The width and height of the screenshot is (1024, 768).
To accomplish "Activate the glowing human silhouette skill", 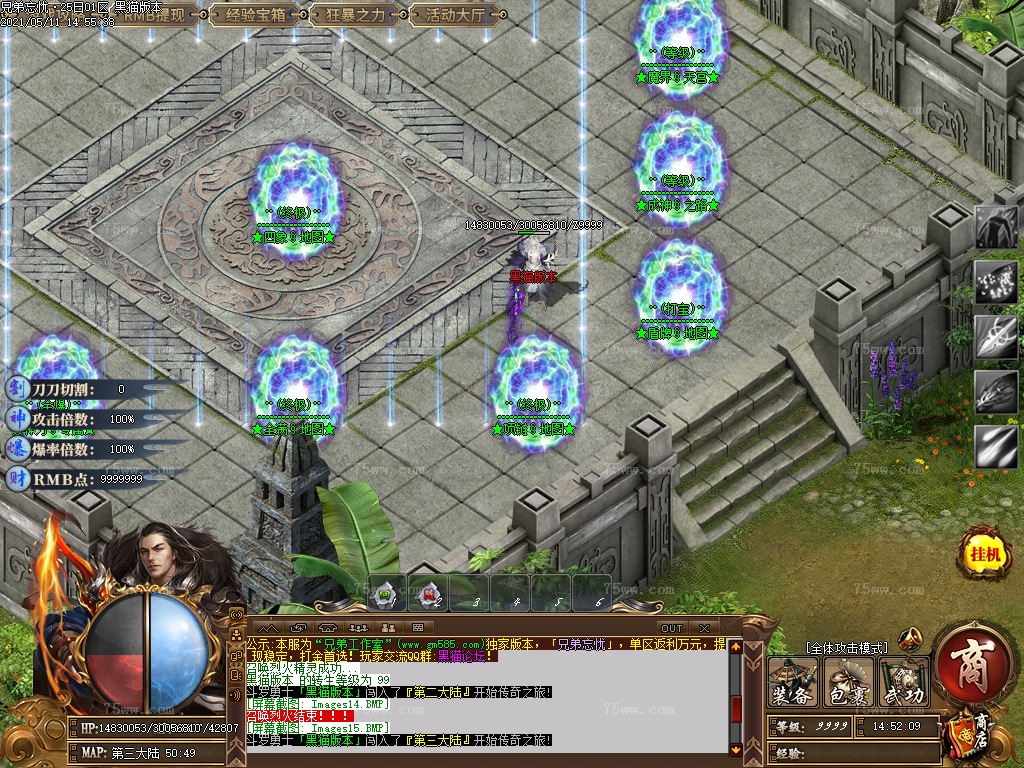I will pos(997,229).
